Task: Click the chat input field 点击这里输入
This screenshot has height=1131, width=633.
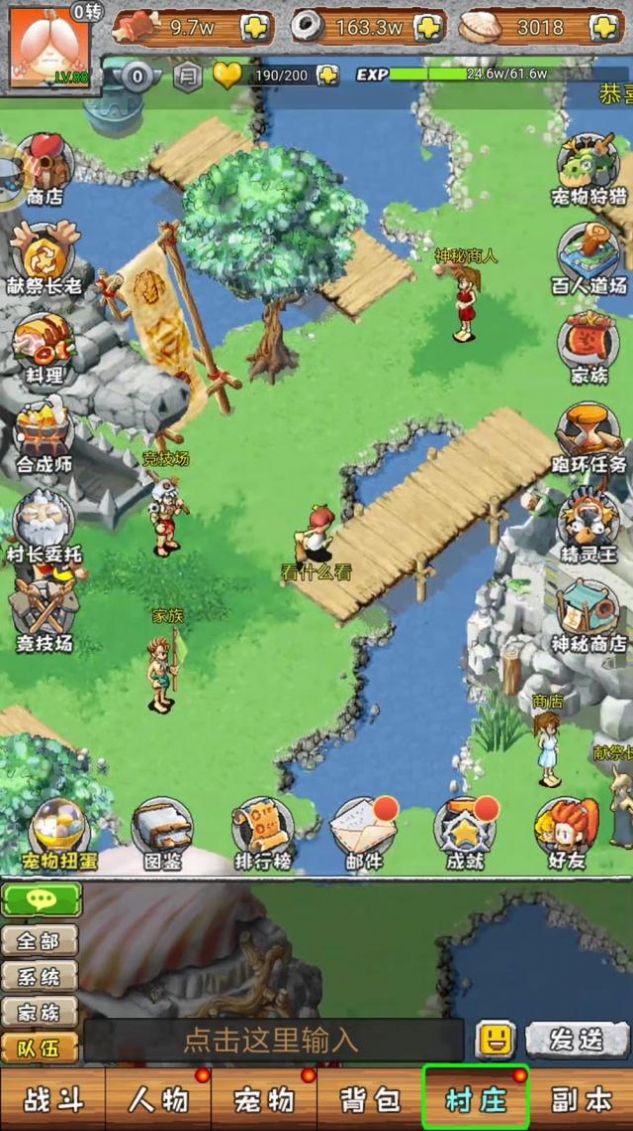Action: 272,1040
